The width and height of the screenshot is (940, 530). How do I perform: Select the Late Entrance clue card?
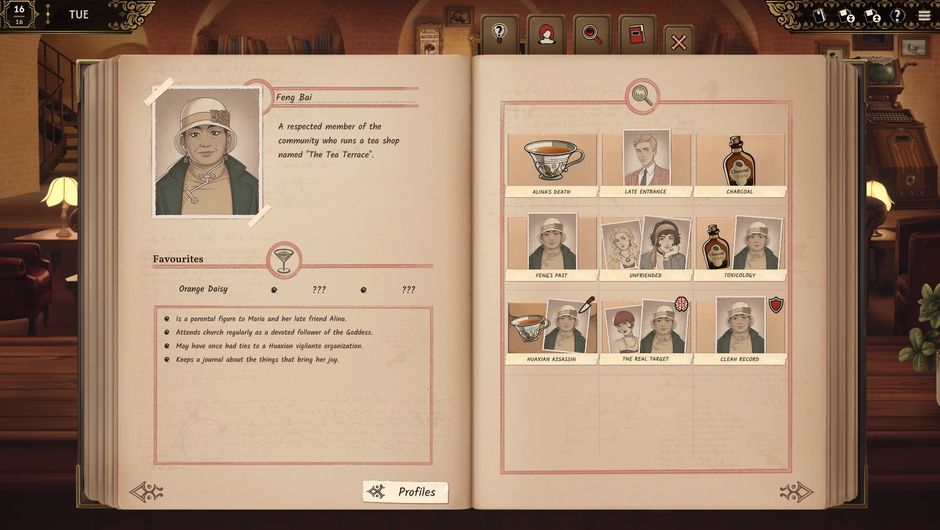pos(645,163)
